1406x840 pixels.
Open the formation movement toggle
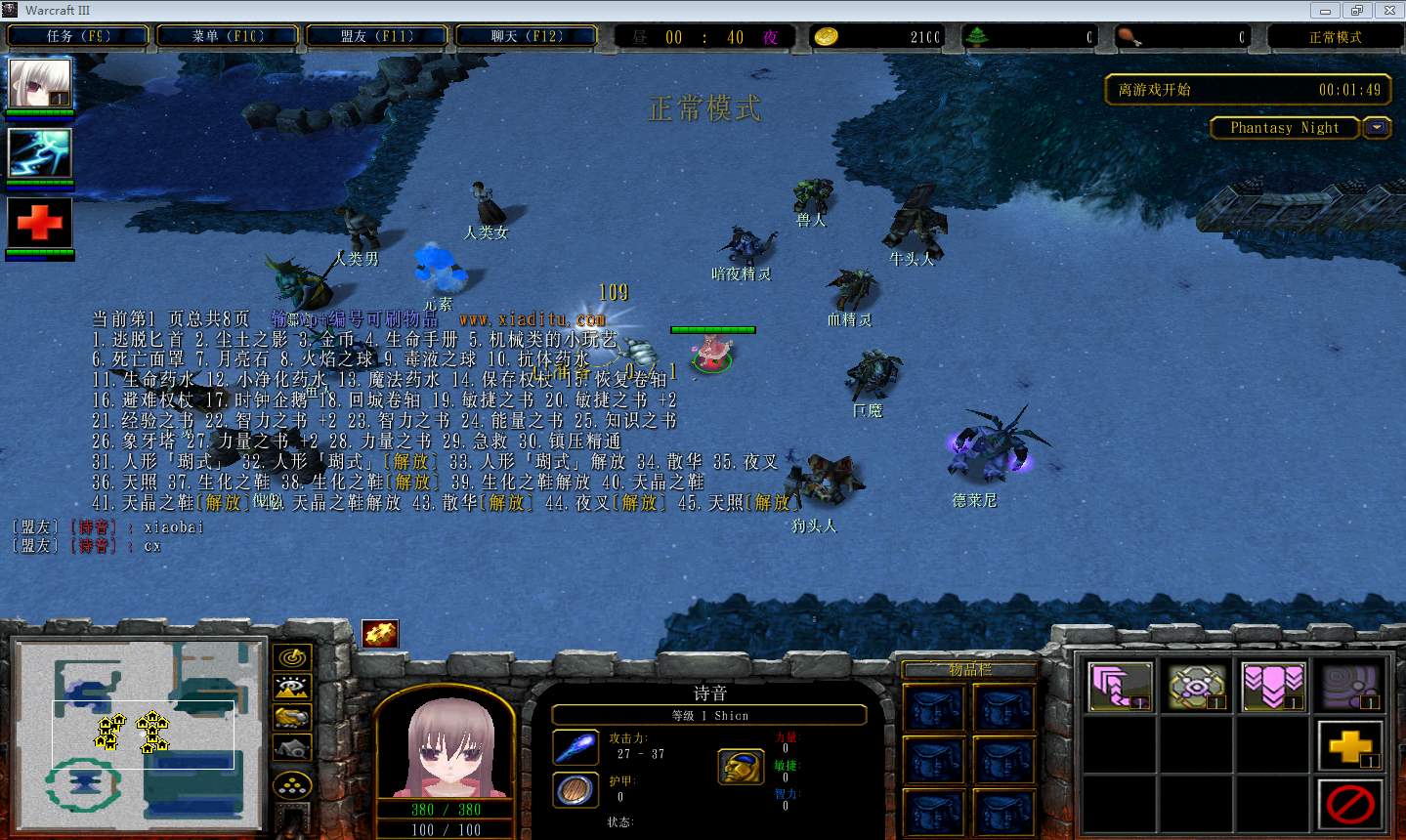[x=292, y=784]
